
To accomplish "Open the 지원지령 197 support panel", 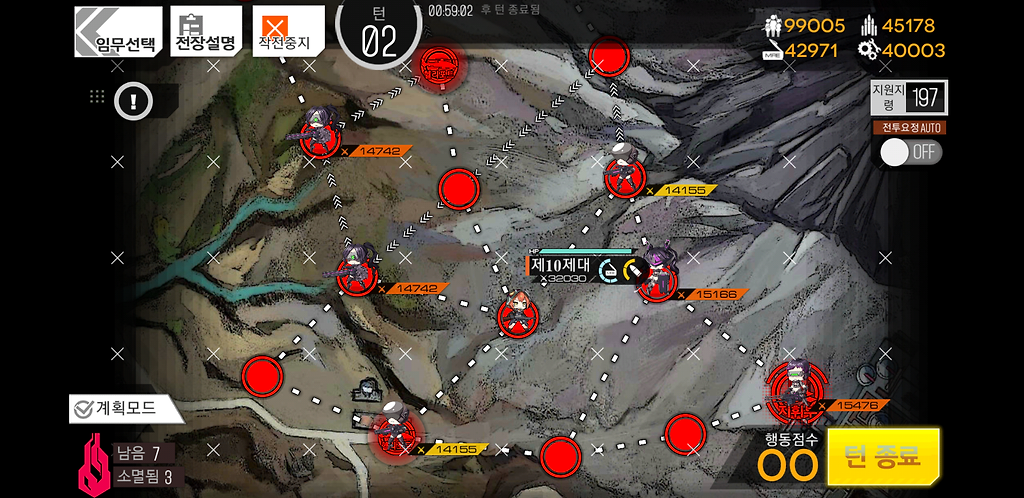I will click(907, 97).
